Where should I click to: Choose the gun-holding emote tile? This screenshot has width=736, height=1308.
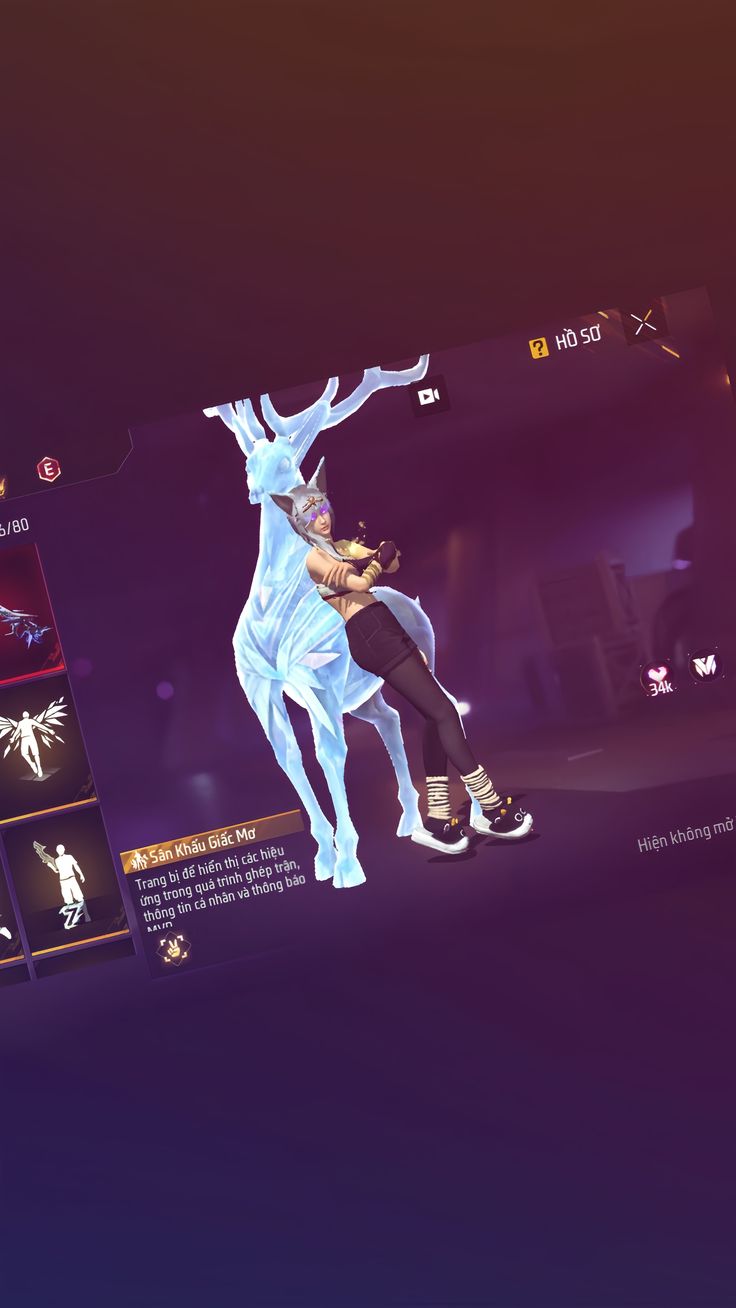click(66, 881)
